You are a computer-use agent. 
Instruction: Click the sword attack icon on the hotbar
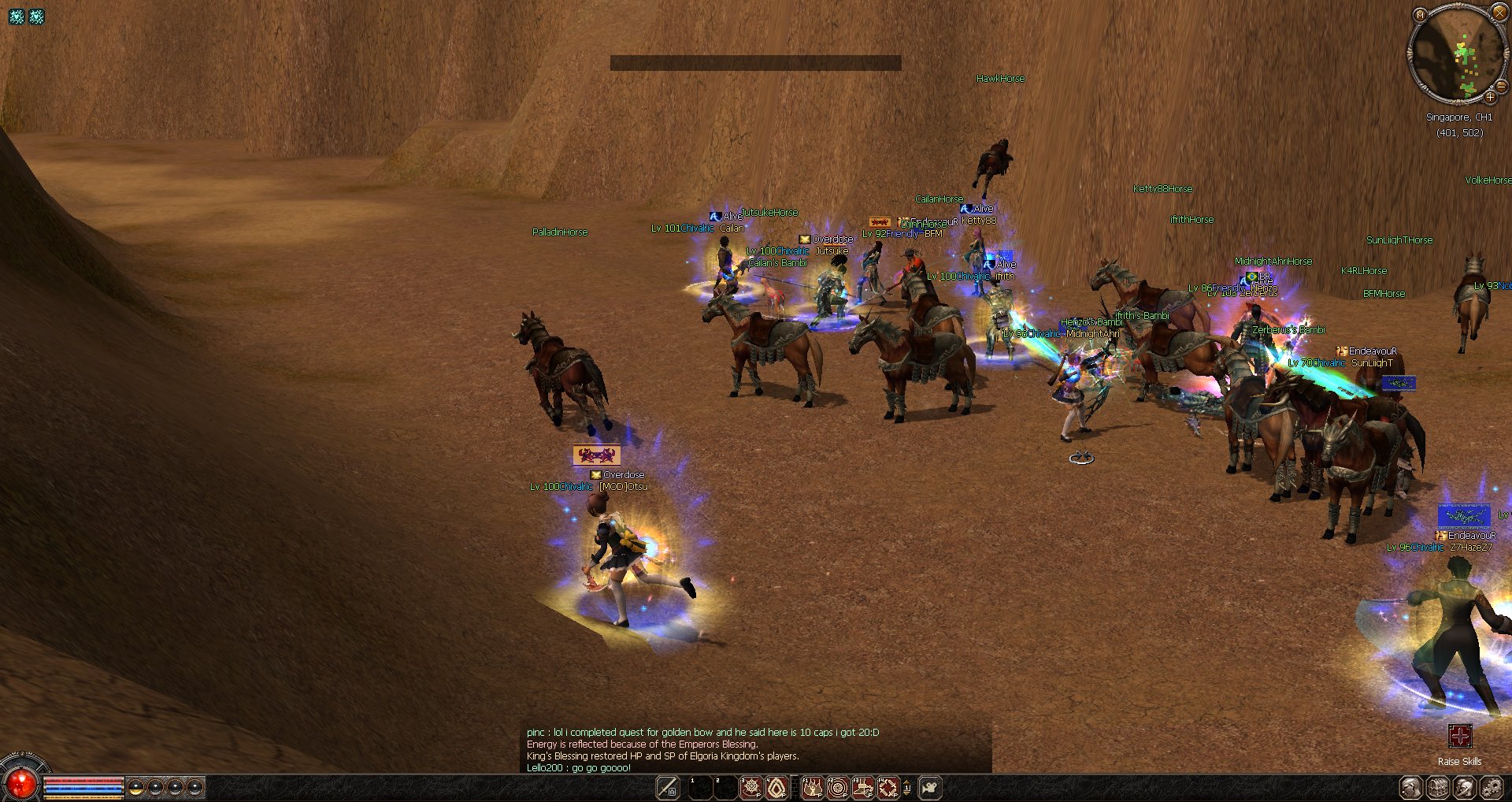coord(668,787)
